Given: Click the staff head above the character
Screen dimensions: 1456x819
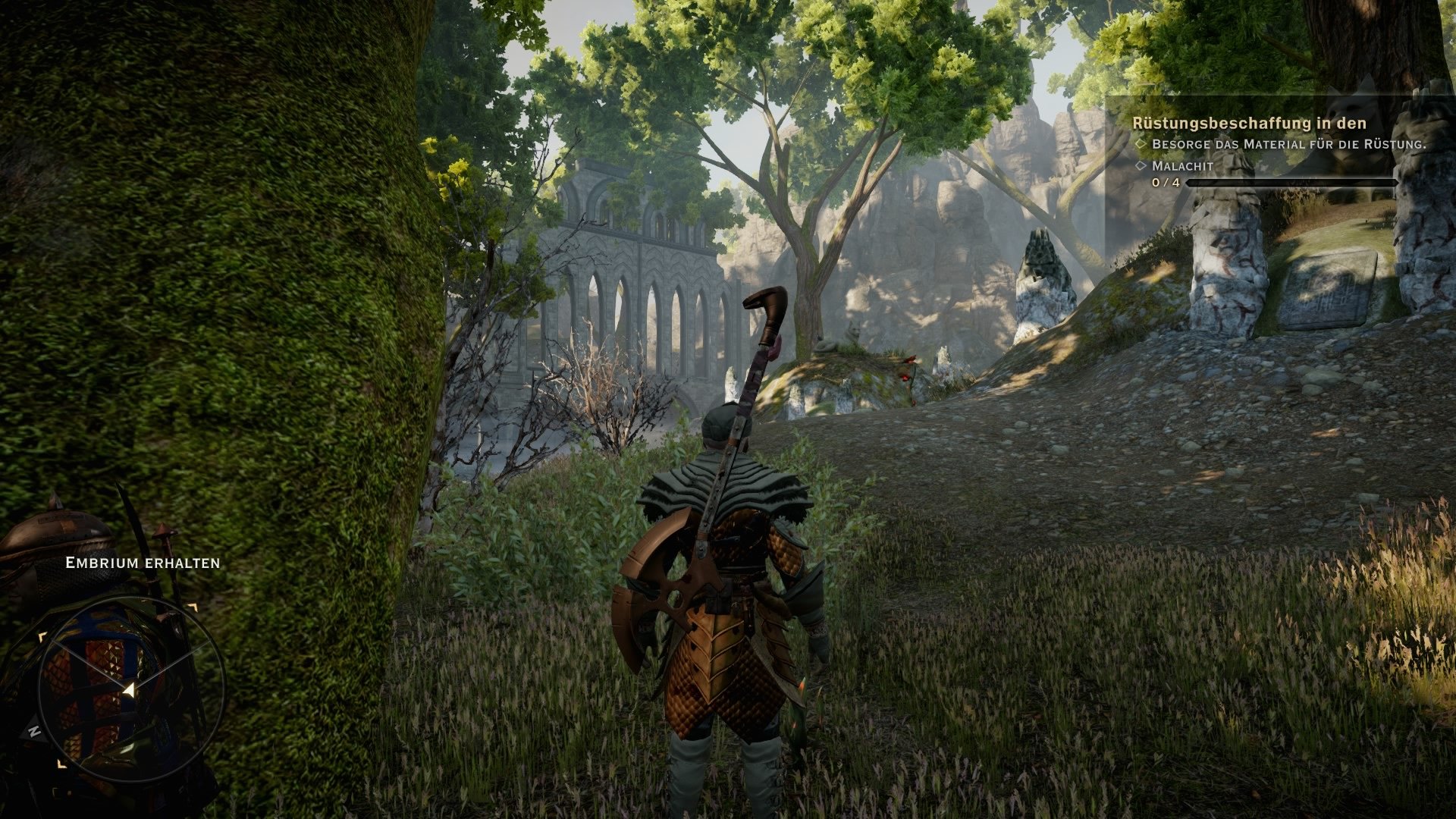Looking at the screenshot, I should [x=767, y=303].
